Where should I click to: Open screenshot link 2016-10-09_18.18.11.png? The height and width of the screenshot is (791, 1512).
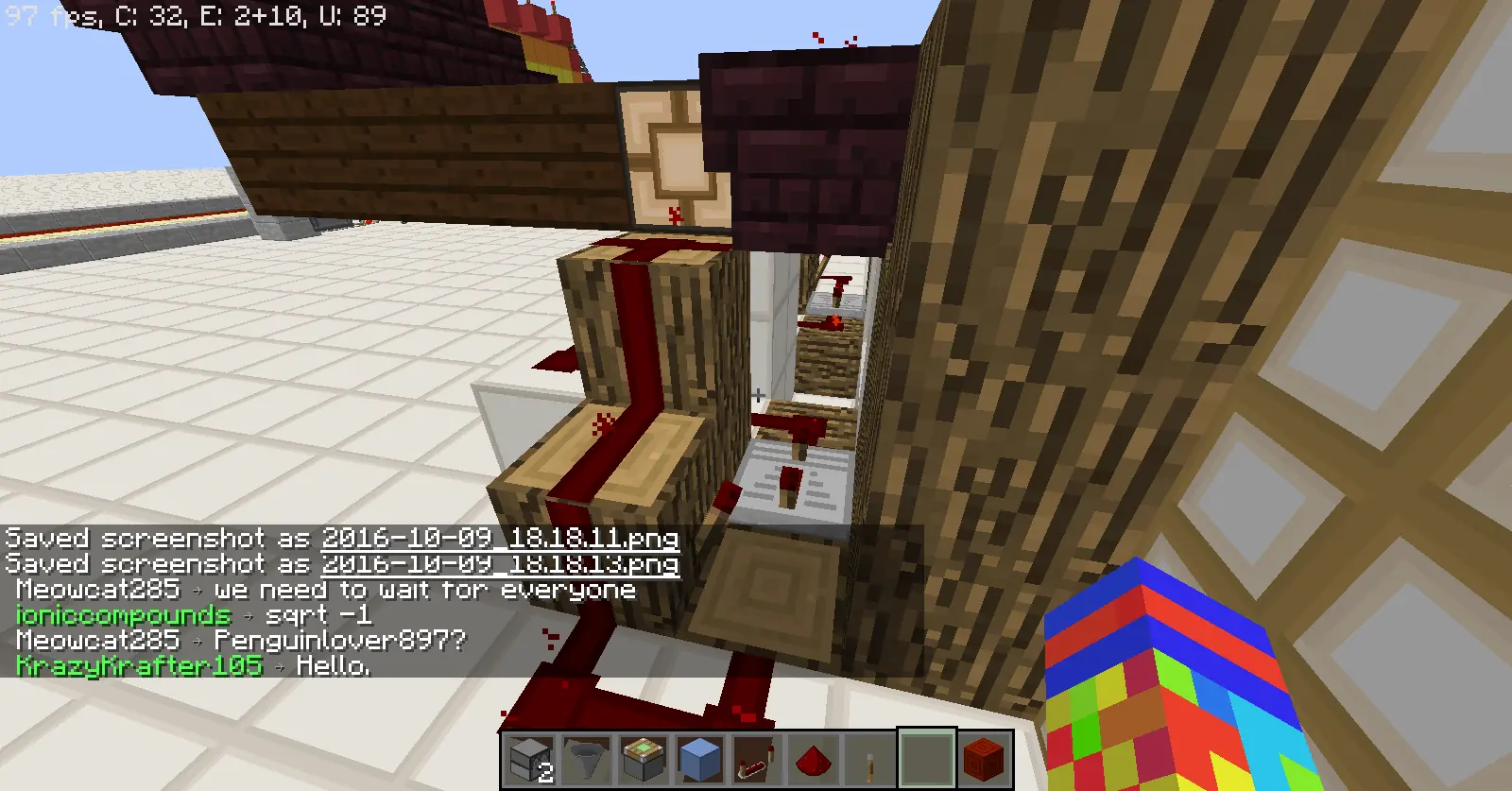coord(500,539)
